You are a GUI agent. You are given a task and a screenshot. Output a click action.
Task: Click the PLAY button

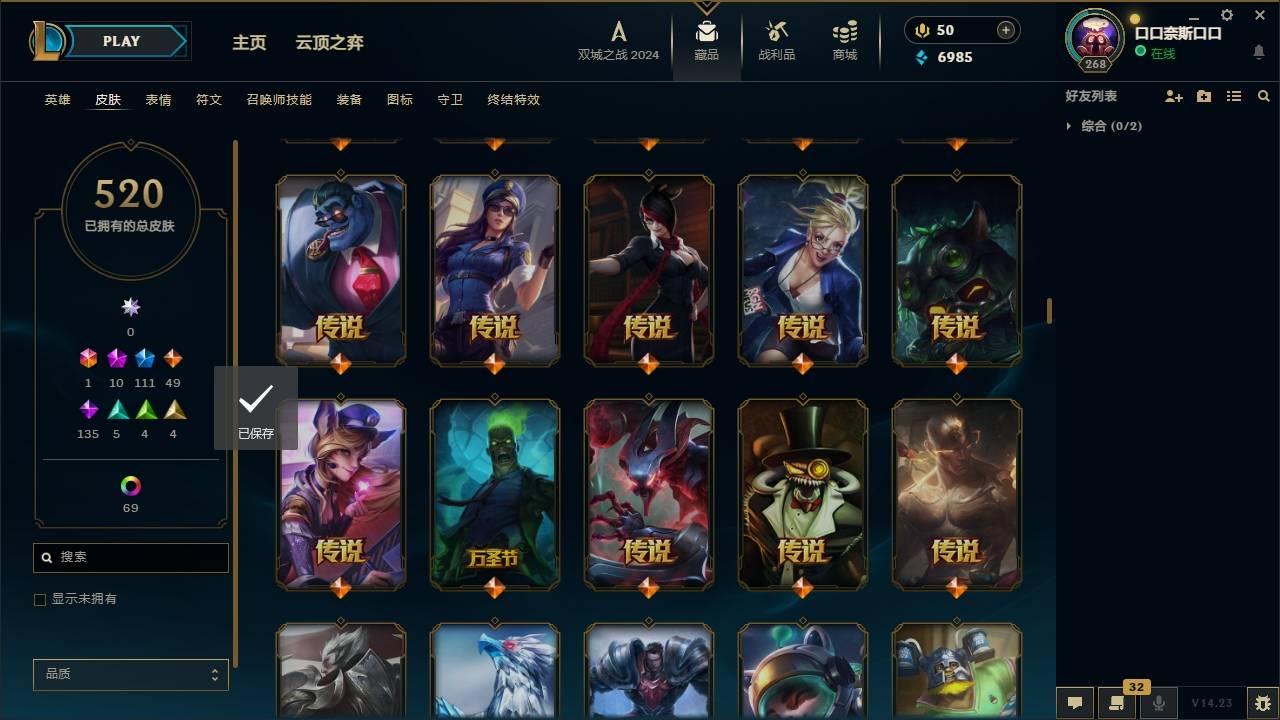[120, 41]
